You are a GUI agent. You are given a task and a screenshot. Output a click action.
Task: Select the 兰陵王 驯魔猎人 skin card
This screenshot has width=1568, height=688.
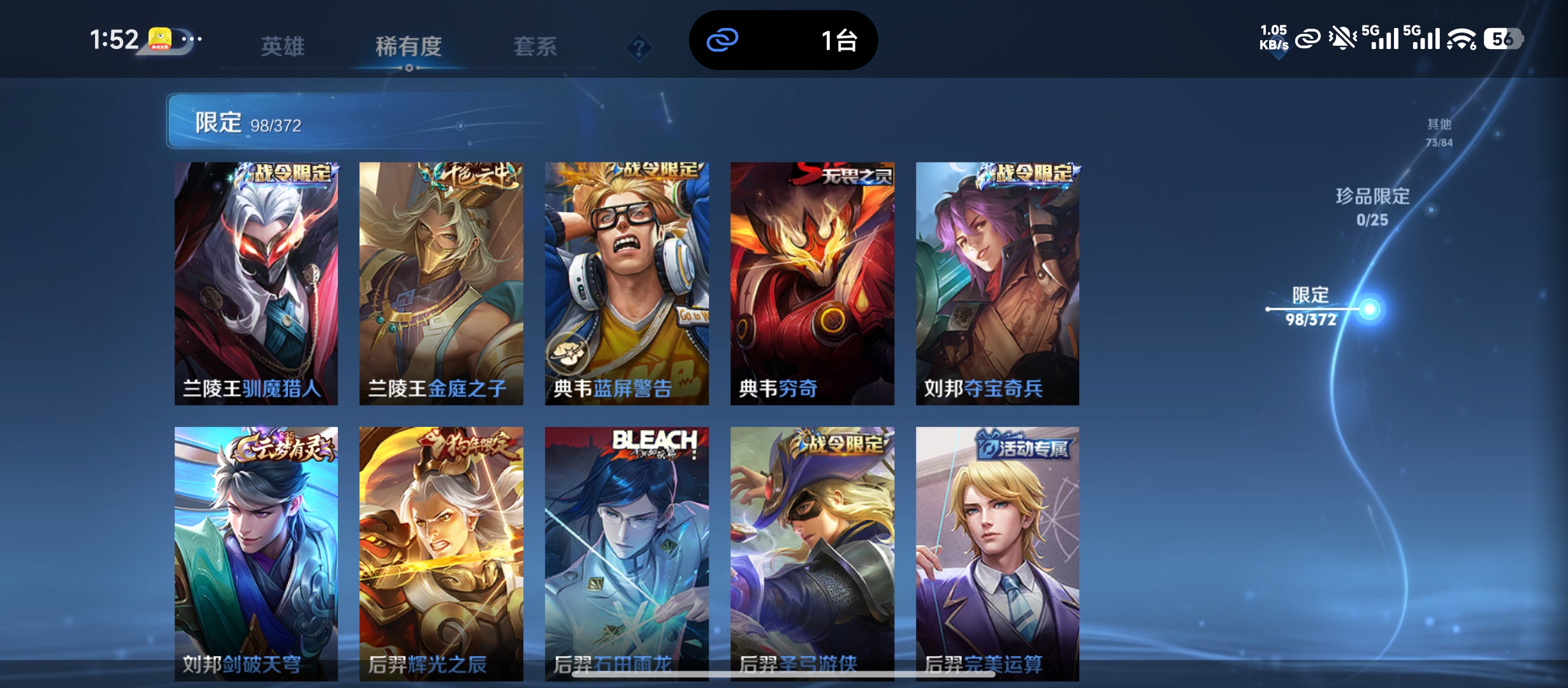click(x=256, y=283)
